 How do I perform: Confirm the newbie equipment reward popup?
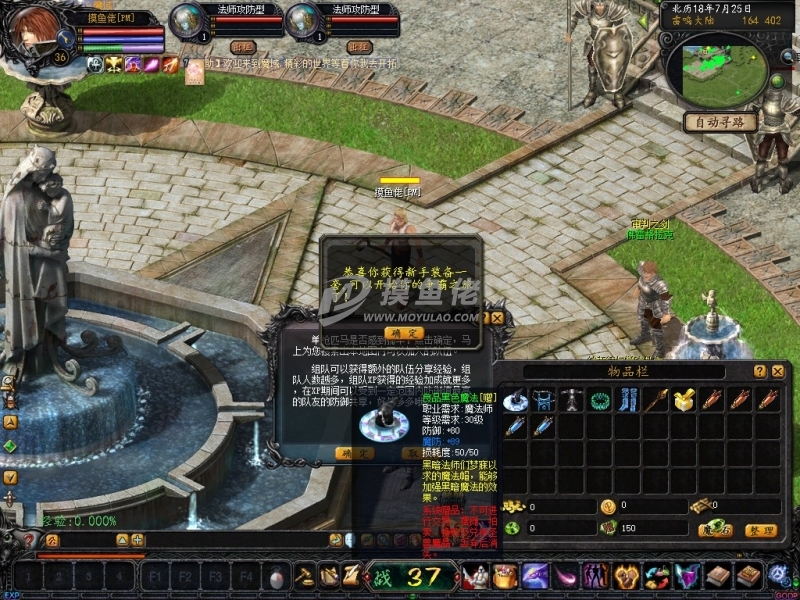(x=403, y=332)
